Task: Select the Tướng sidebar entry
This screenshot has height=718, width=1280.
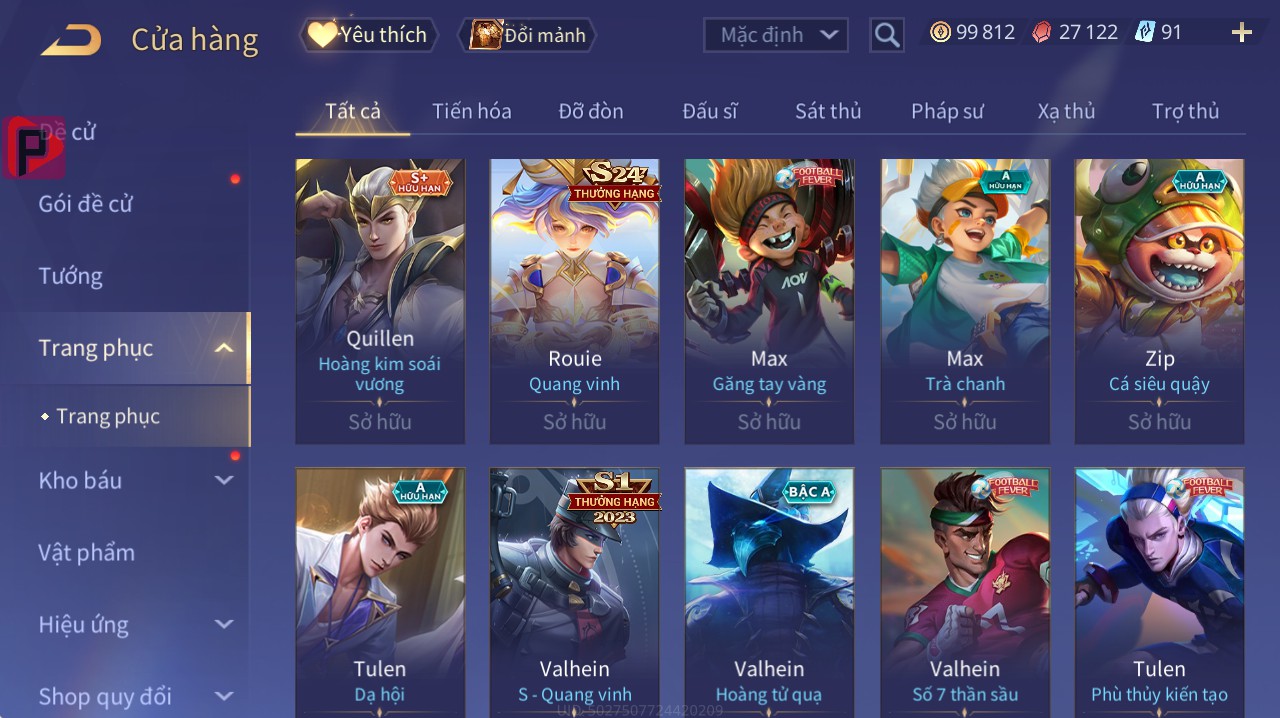Action: tap(71, 276)
